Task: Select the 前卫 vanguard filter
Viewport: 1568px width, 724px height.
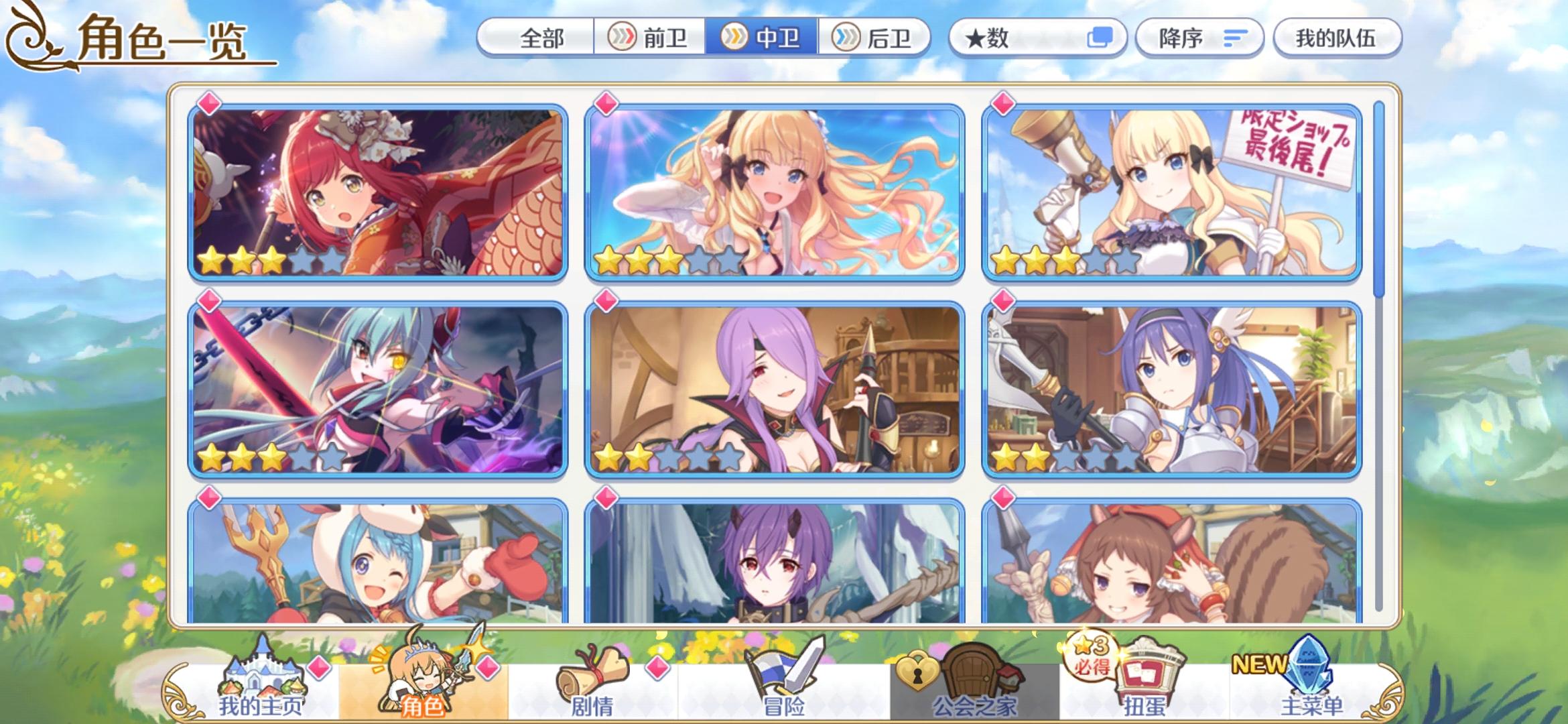Action: pos(650,39)
